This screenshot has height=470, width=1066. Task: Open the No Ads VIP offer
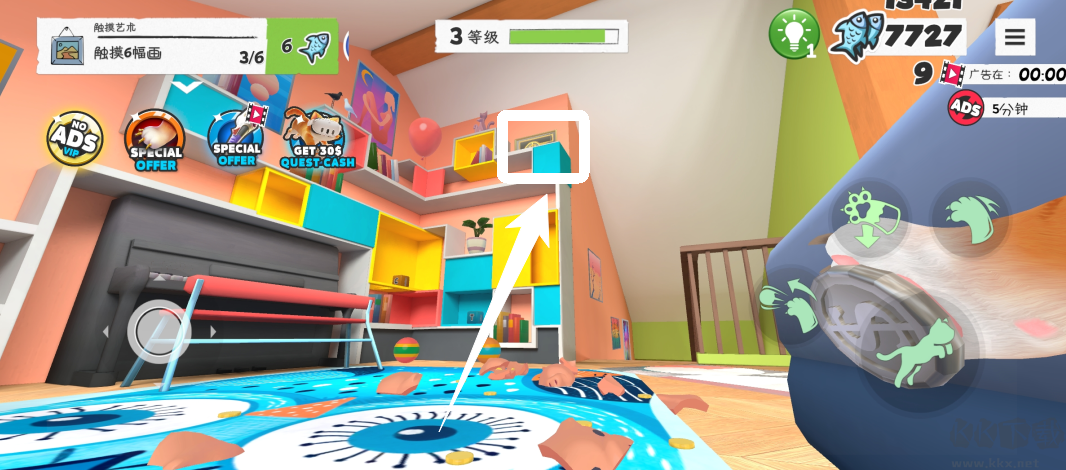pos(77,139)
